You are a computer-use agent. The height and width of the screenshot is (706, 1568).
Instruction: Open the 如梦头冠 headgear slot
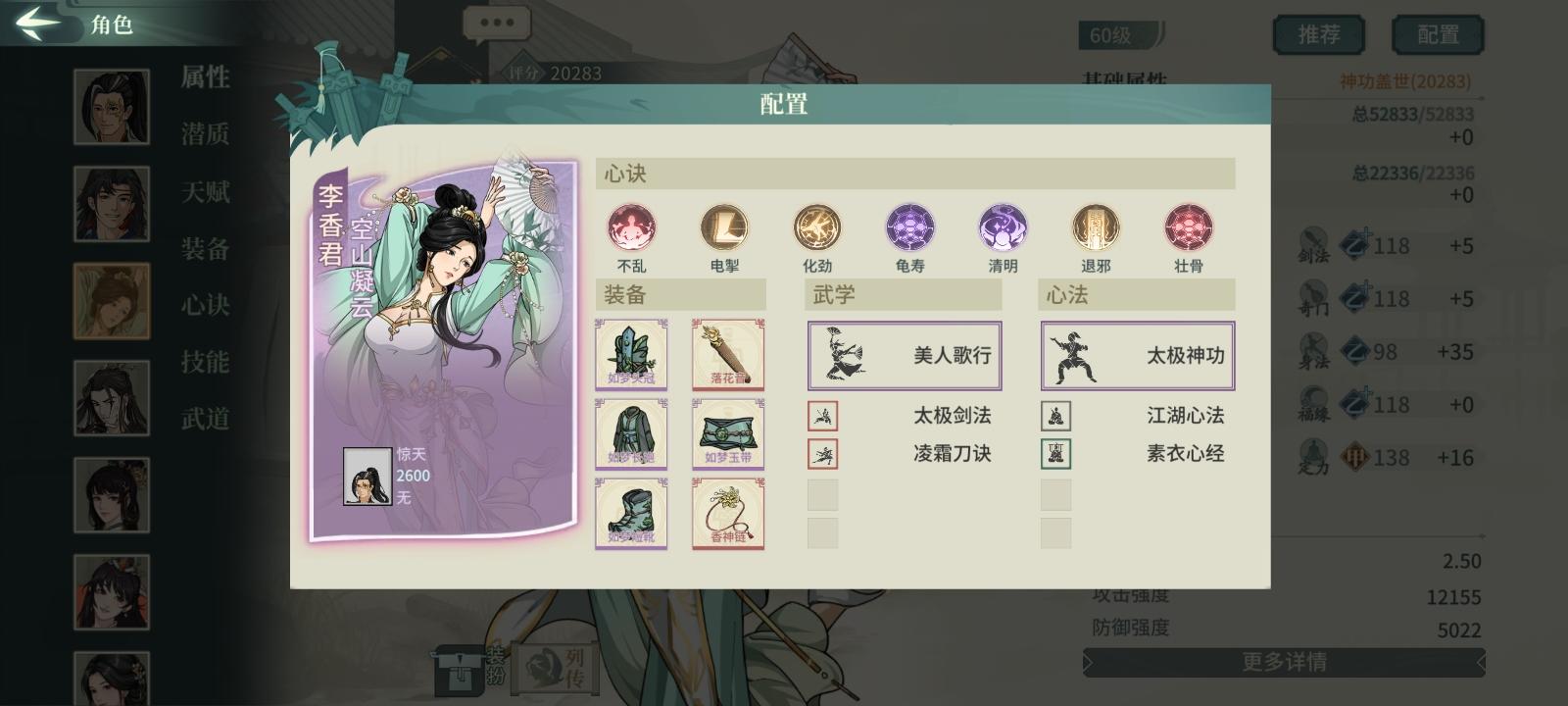tap(632, 355)
